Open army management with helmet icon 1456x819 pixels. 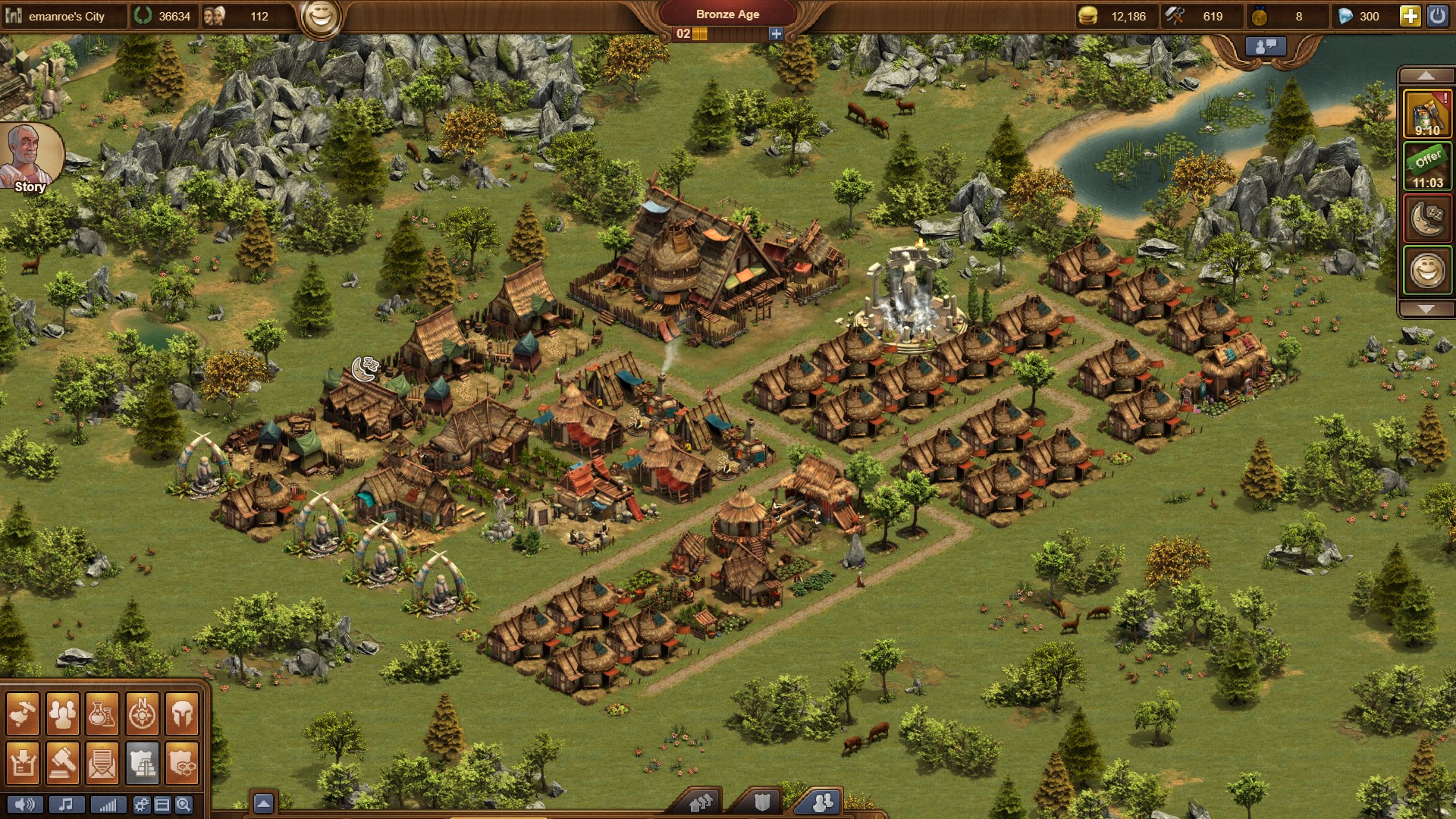182,714
